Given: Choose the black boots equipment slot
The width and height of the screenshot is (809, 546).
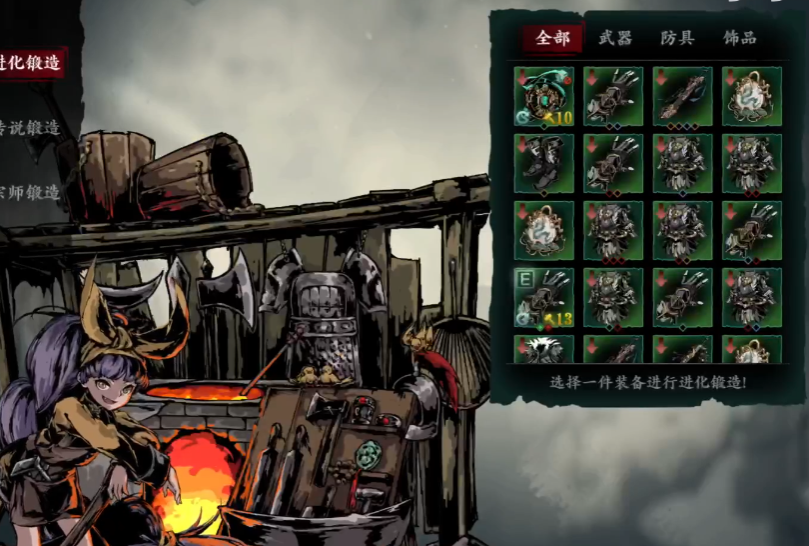Looking at the screenshot, I should (544, 164).
